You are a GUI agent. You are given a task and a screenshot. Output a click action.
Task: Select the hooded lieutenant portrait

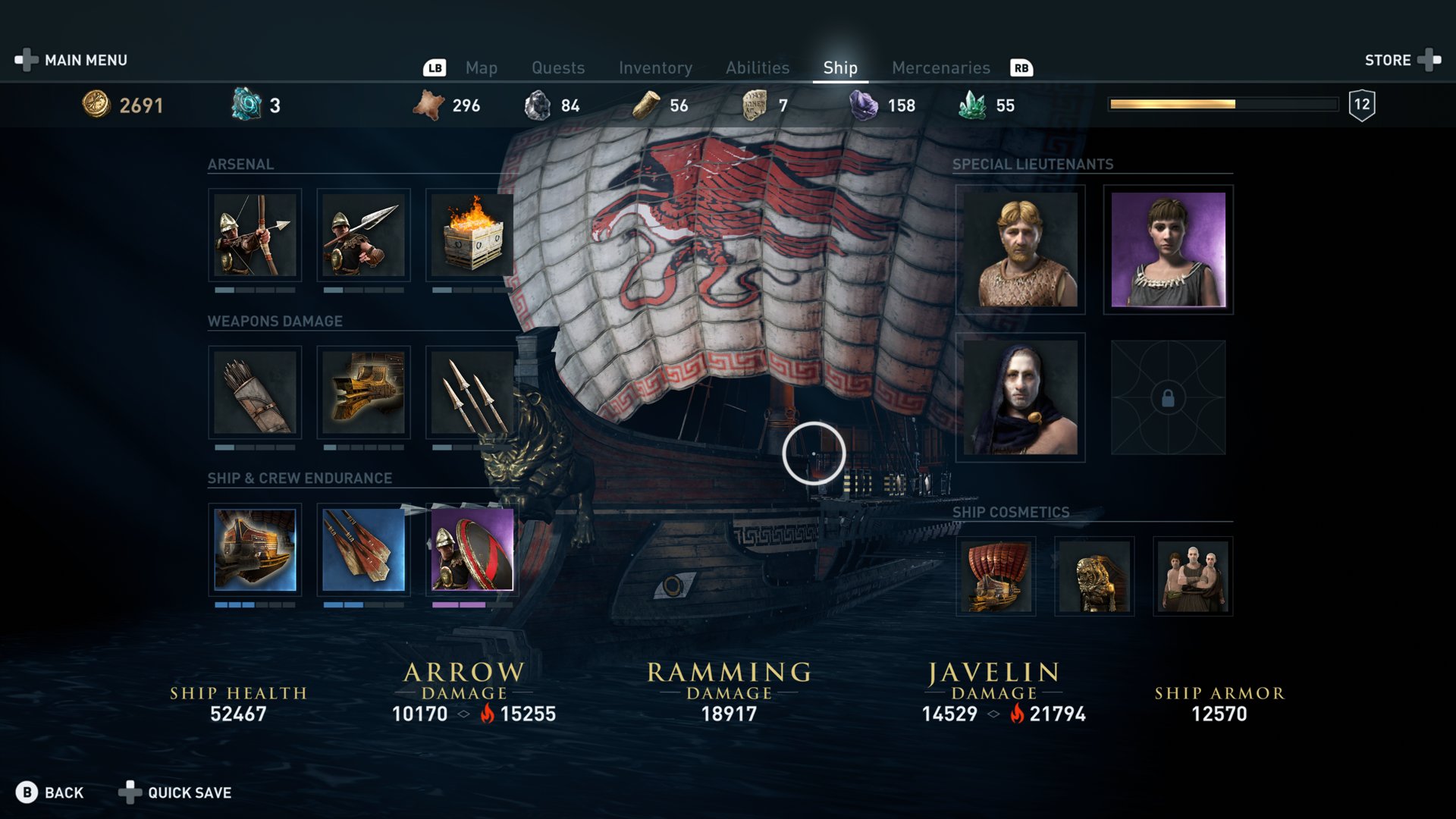1020,397
